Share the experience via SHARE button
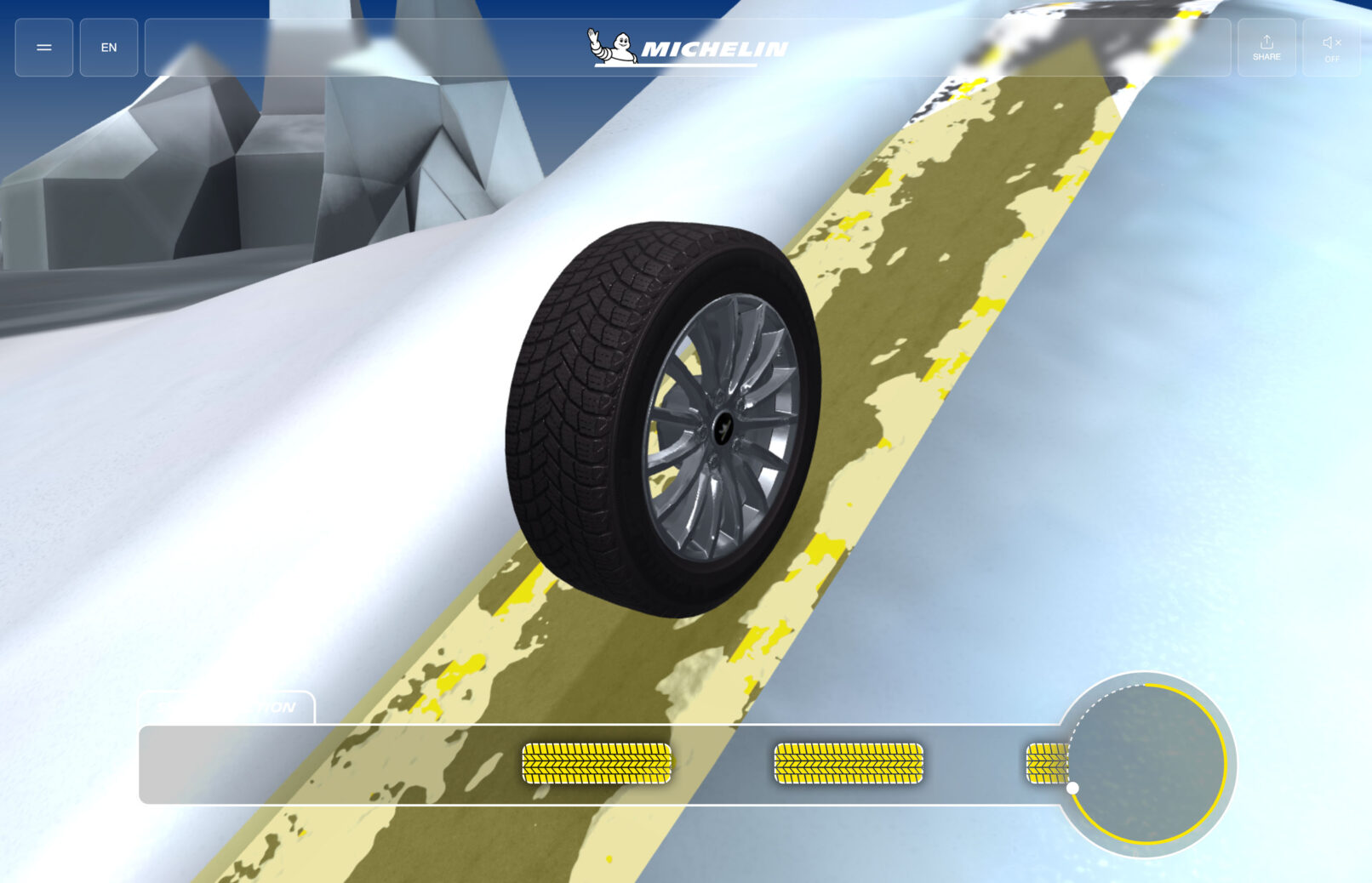The width and height of the screenshot is (1372, 883). (x=1266, y=48)
